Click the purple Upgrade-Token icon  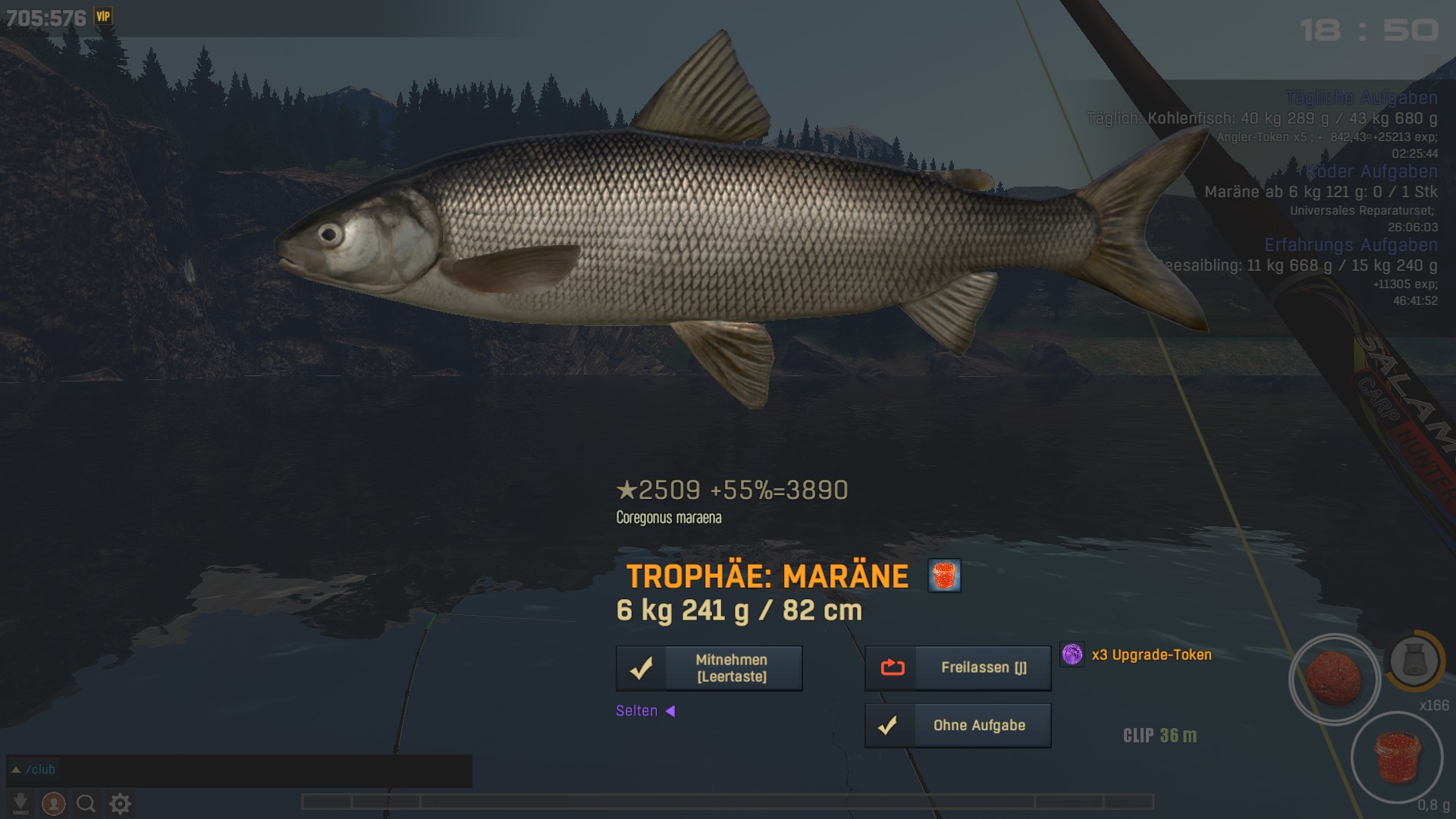(1072, 654)
